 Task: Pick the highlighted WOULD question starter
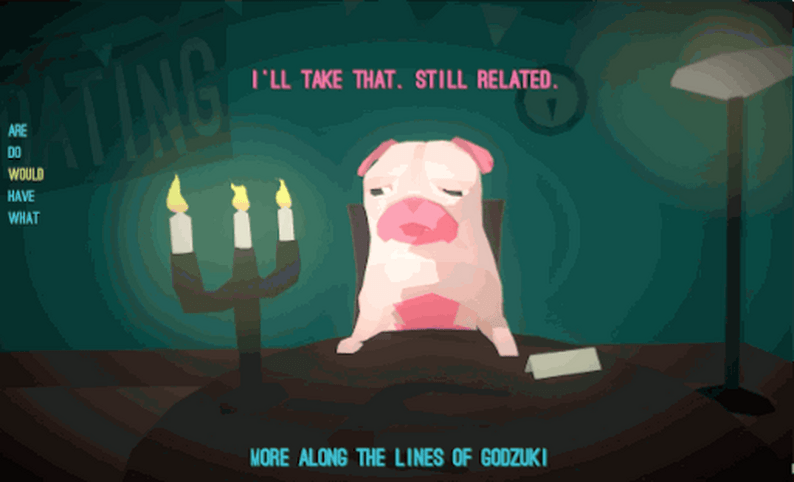click(26, 174)
